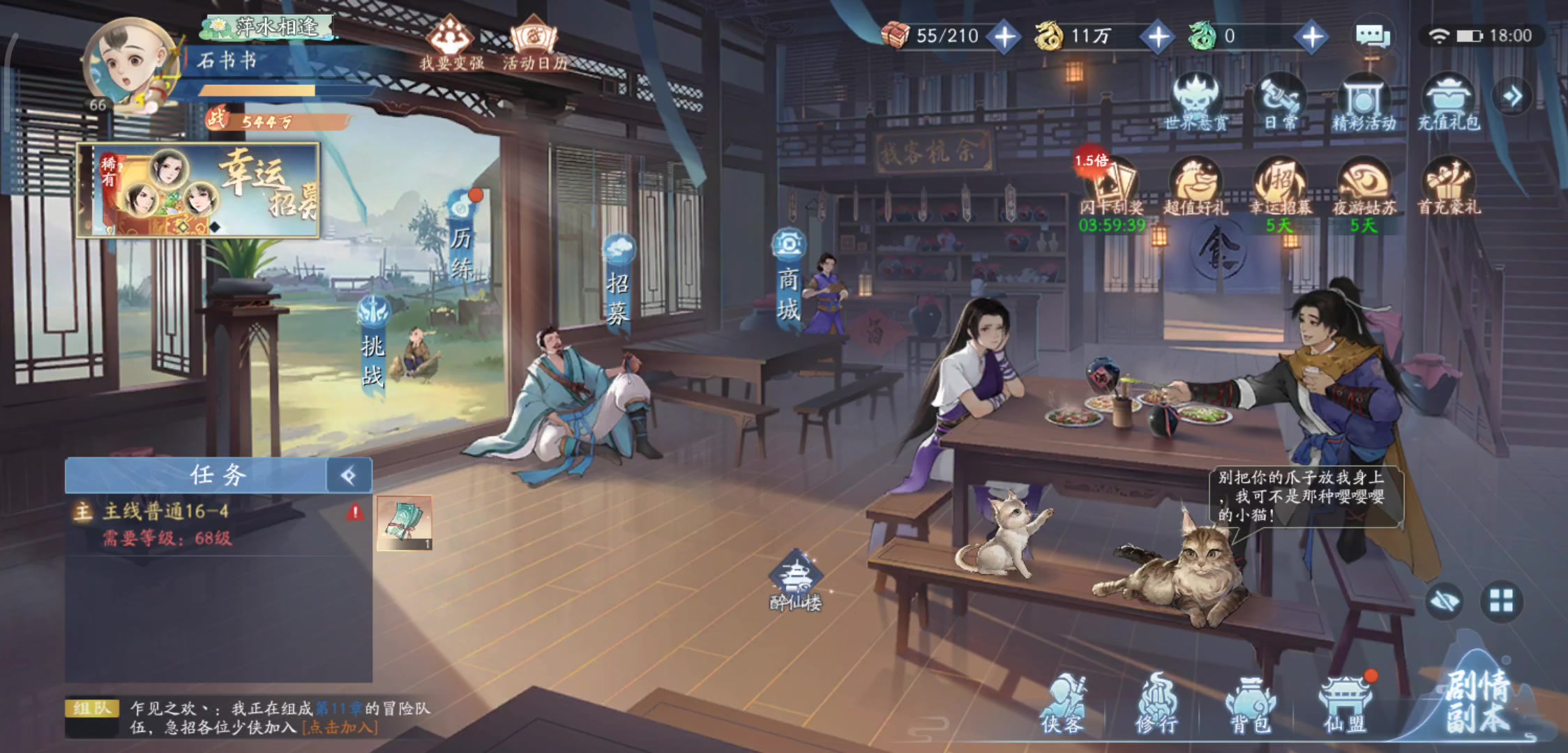The width and height of the screenshot is (1568, 753).
Task: Open the 世界悬赏 bounty icon
Action: coord(1196,102)
